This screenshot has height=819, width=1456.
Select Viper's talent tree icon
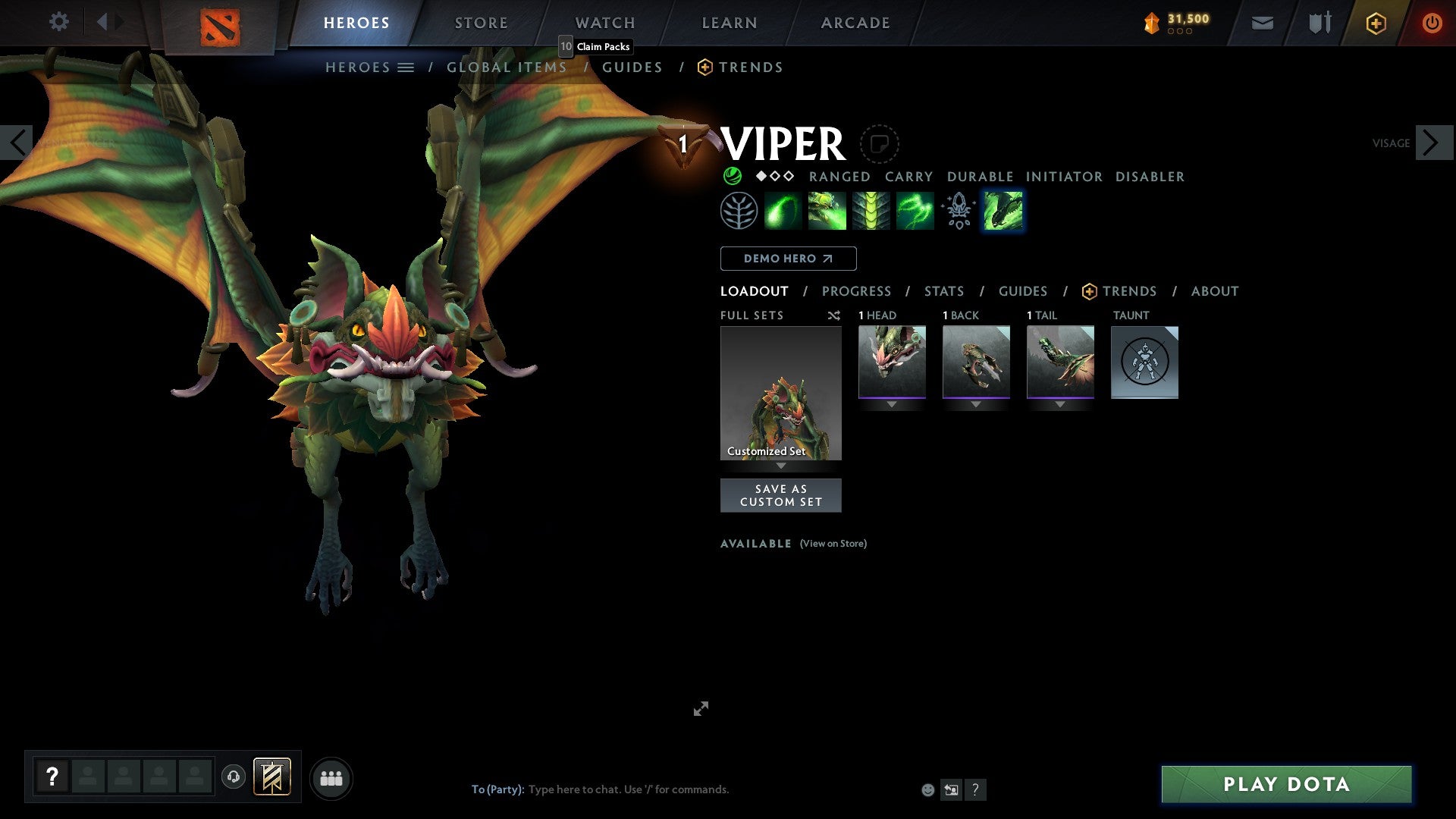coord(738,211)
